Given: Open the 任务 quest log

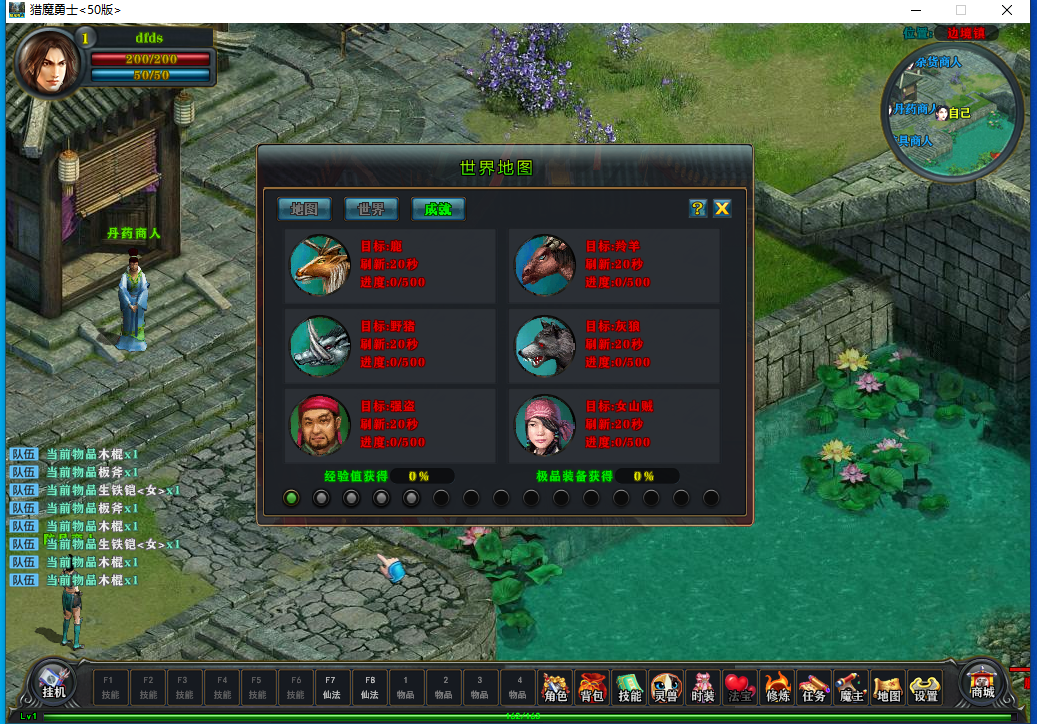Looking at the screenshot, I should [814, 687].
